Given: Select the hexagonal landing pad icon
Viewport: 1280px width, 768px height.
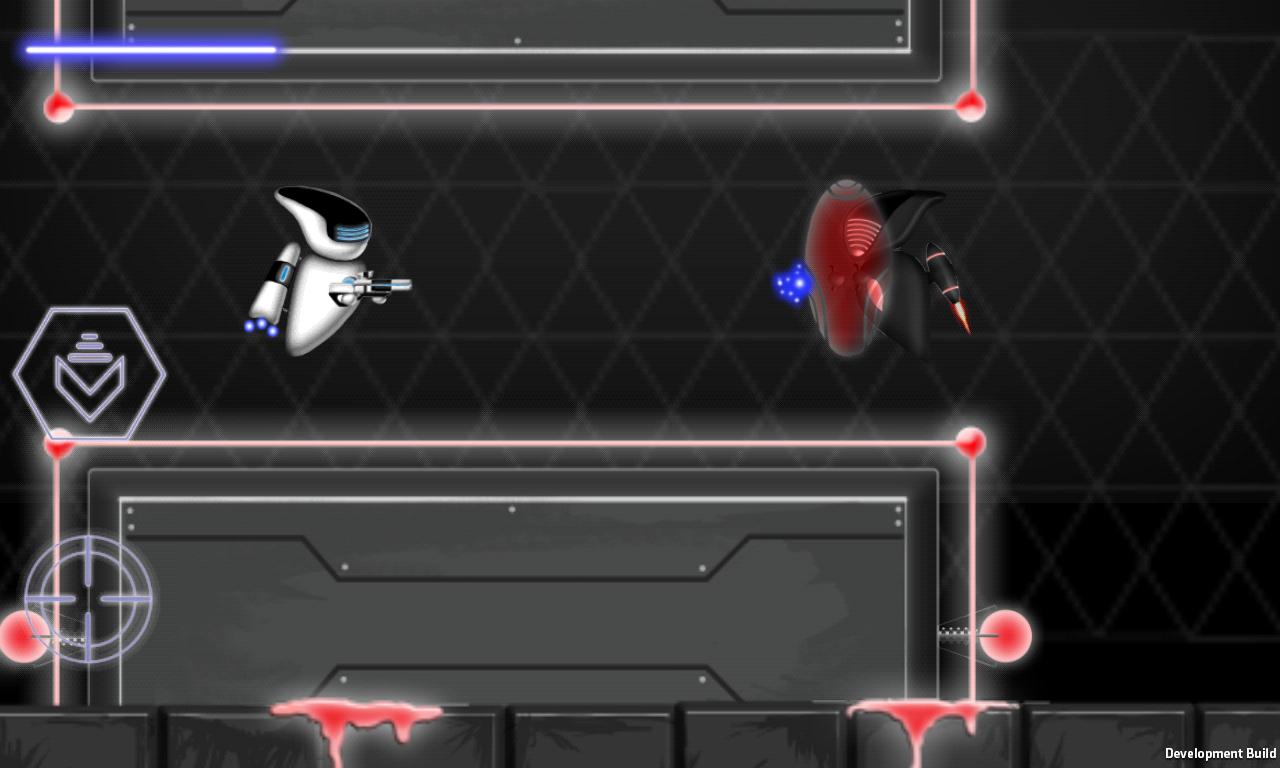Looking at the screenshot, I should [x=89, y=372].
